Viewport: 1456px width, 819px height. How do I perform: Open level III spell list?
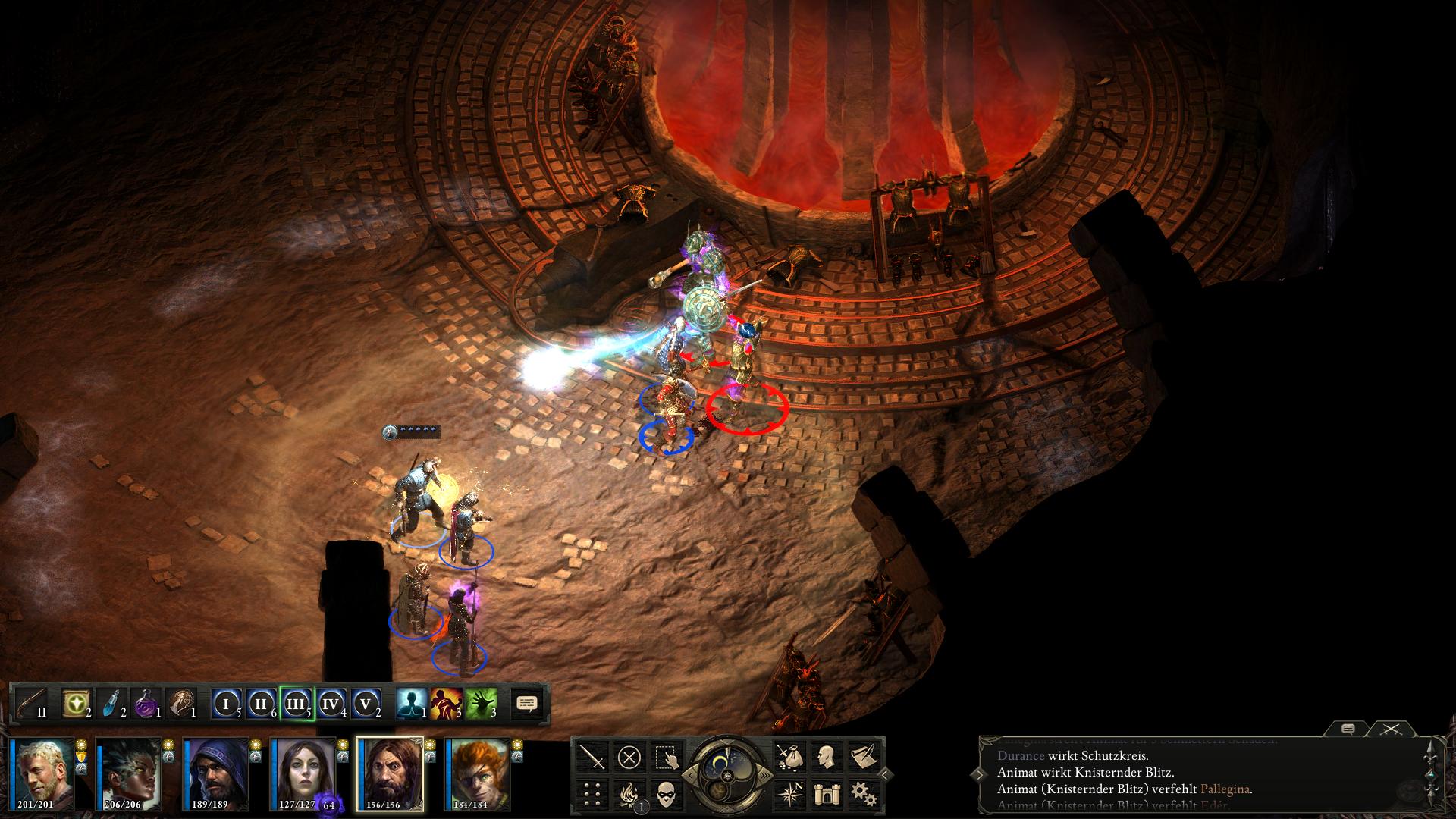pyautogui.click(x=295, y=704)
